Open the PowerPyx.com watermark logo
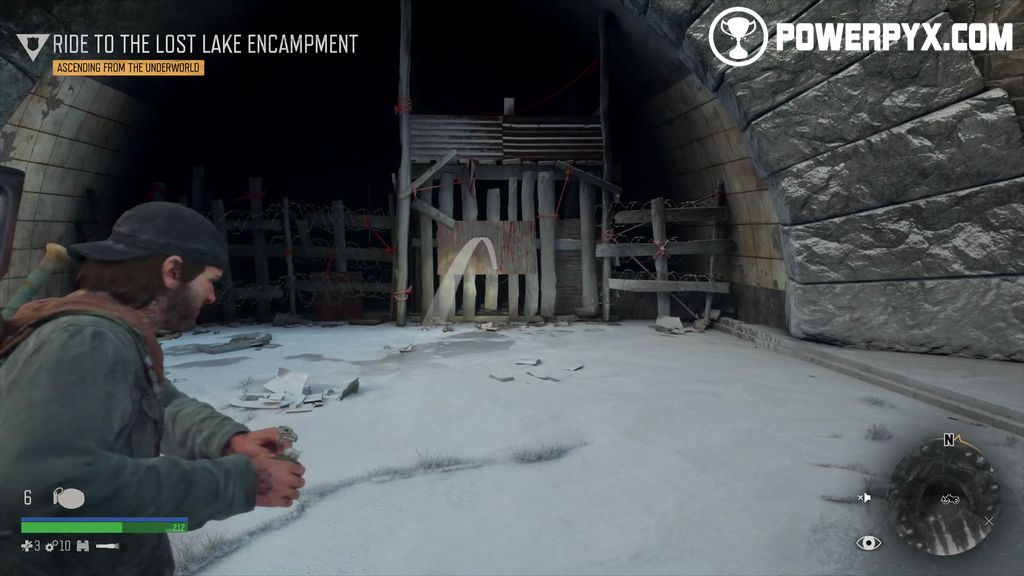The height and width of the screenshot is (576, 1024). point(860,37)
